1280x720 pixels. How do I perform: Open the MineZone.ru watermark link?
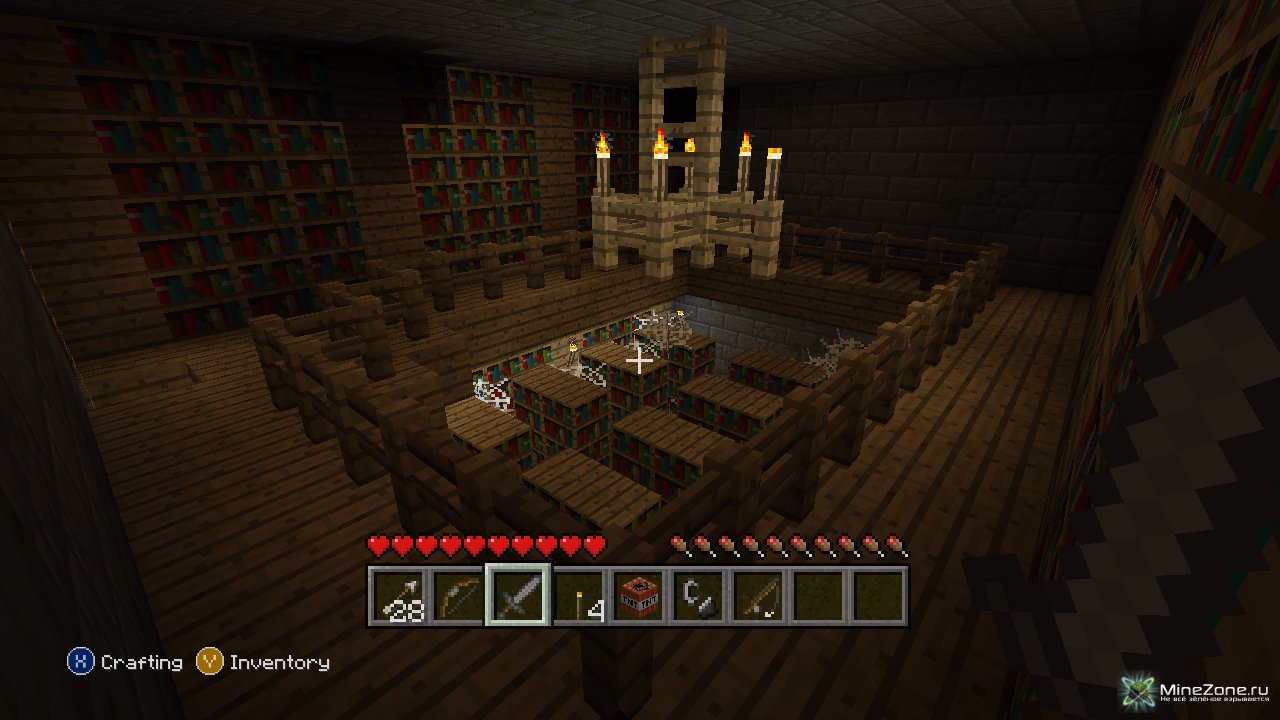coord(1196,691)
